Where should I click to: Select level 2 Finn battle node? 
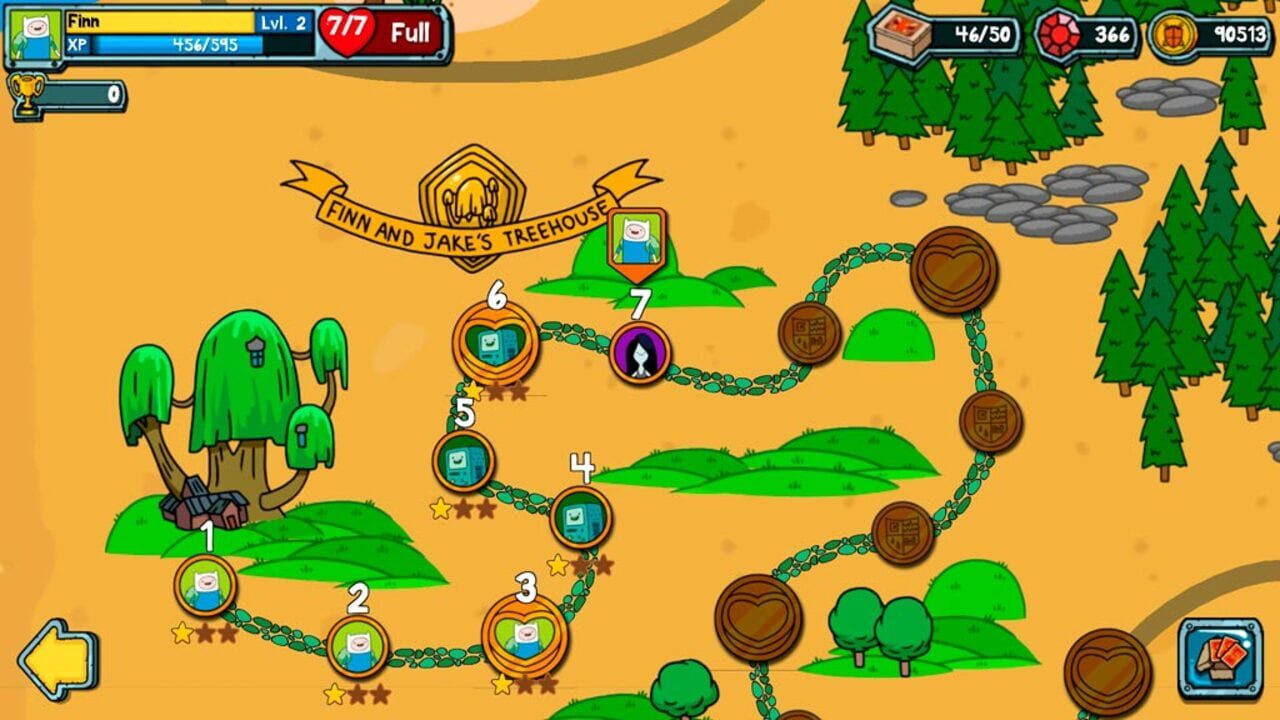(357, 645)
